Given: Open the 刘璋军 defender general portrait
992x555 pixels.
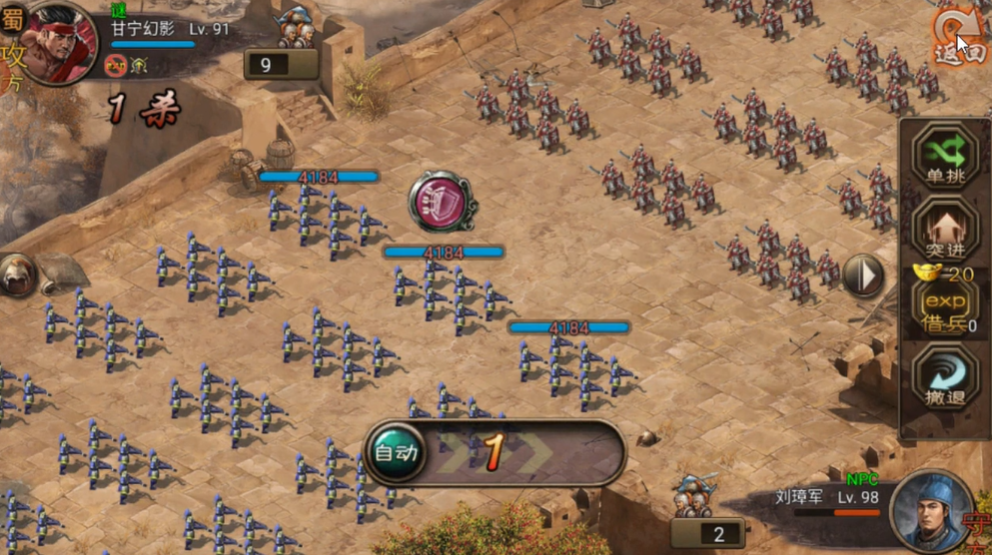Looking at the screenshot, I should coord(931,510).
